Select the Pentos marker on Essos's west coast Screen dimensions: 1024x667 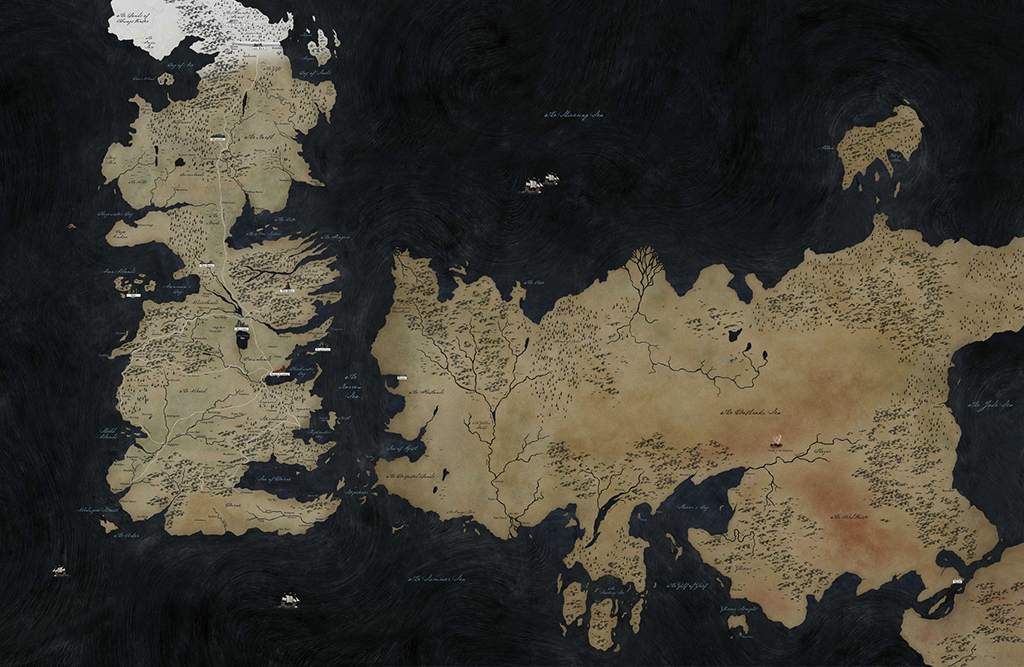point(402,378)
